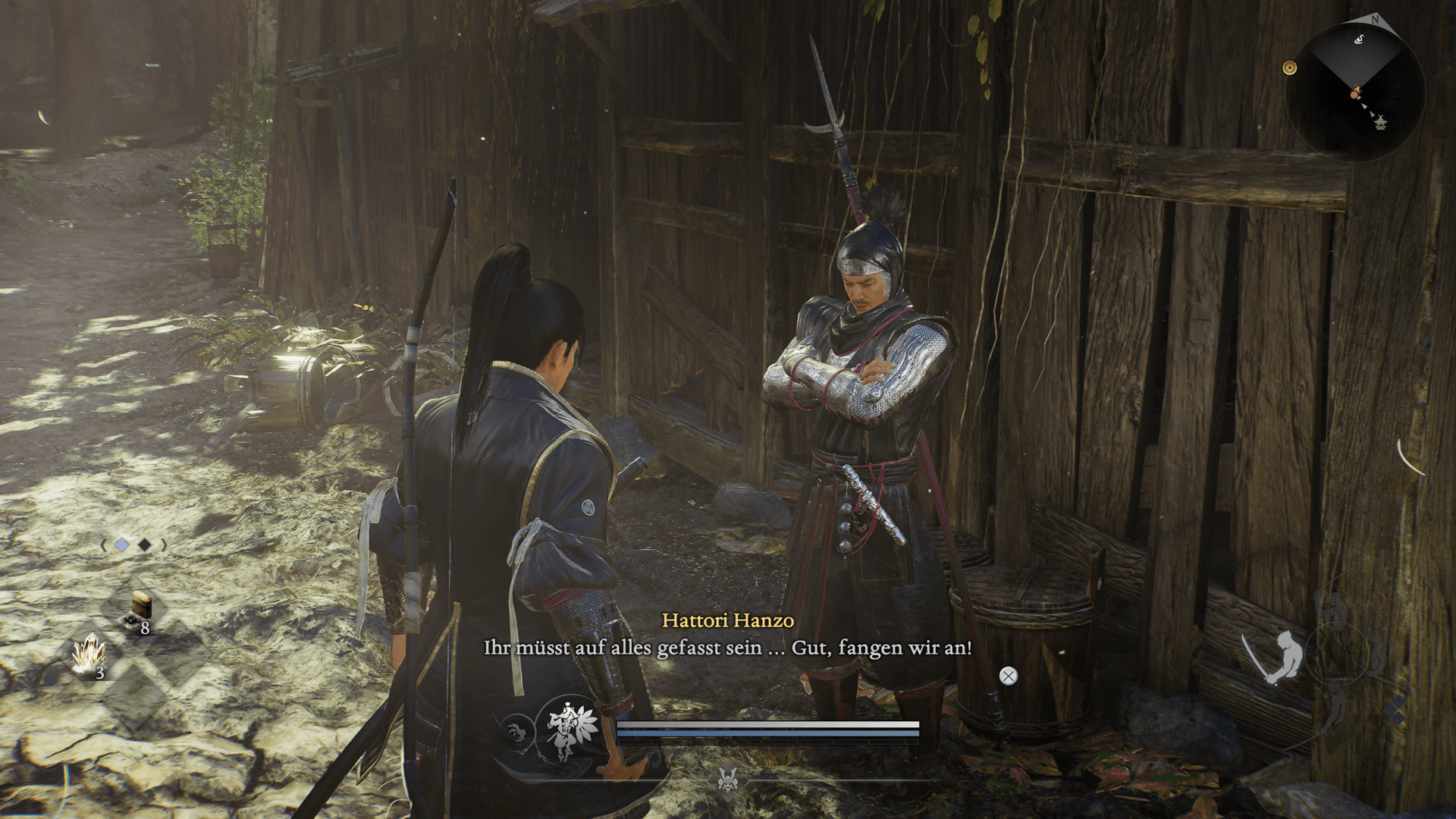Select the gold coin marker beside minimap
The image size is (1456, 819).
(x=1289, y=68)
